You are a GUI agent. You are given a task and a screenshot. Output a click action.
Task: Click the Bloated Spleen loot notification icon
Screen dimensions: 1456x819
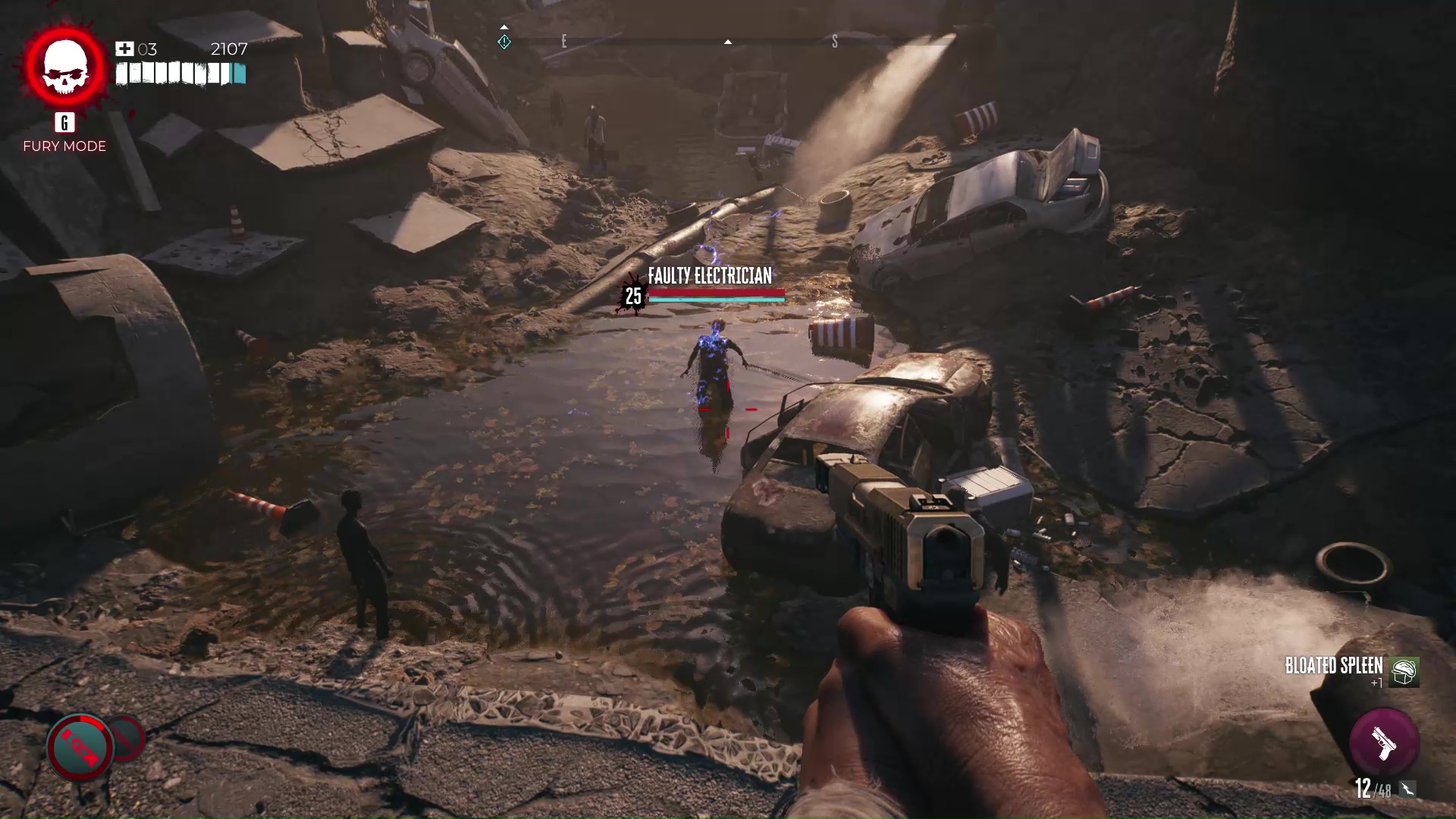(1404, 672)
